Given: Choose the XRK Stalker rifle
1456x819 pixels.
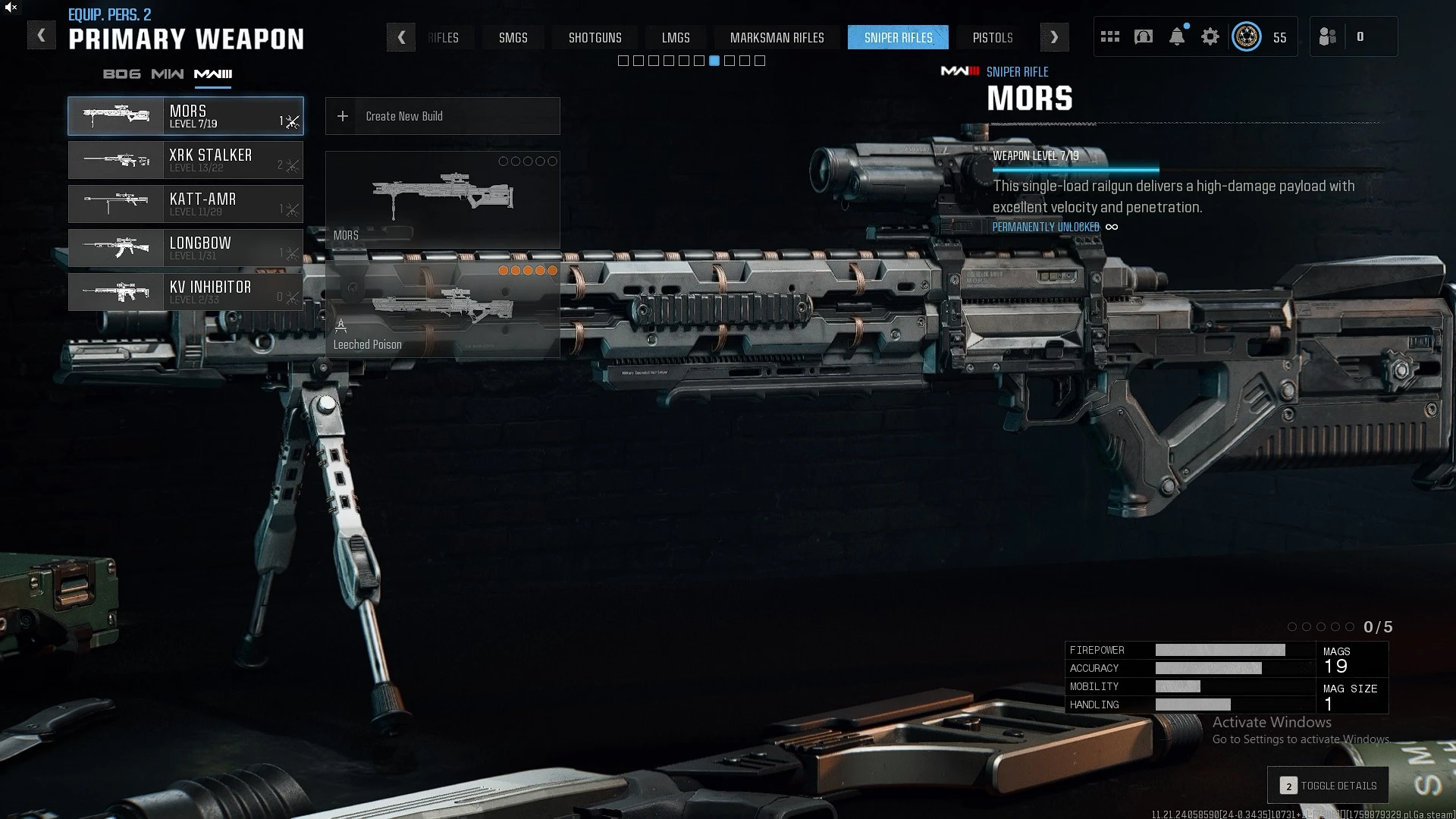Looking at the screenshot, I should [x=186, y=160].
